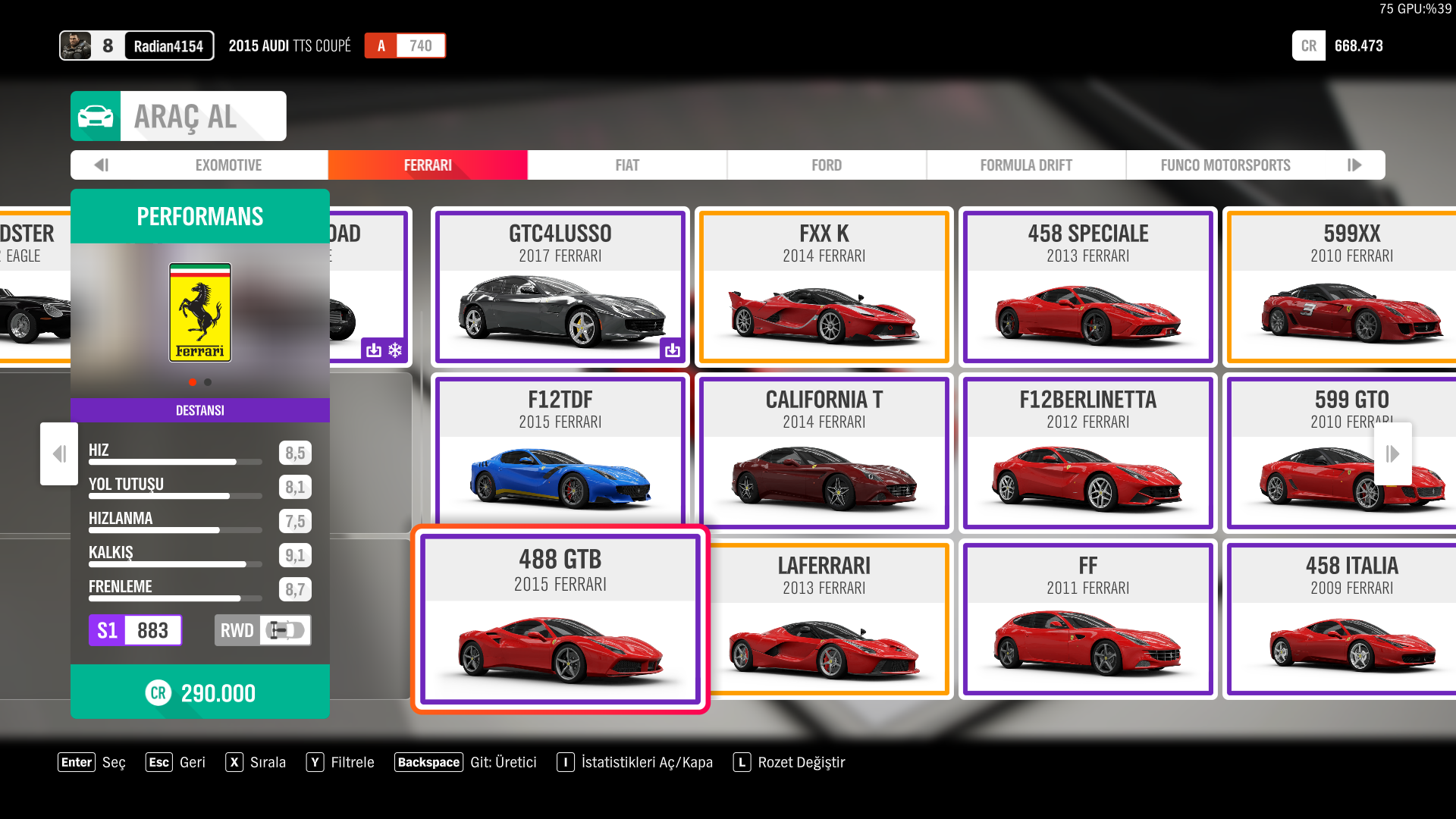Screen dimensions: 1456x819
Task: Select the Fiat manufacturer tab
Action: coord(627,165)
